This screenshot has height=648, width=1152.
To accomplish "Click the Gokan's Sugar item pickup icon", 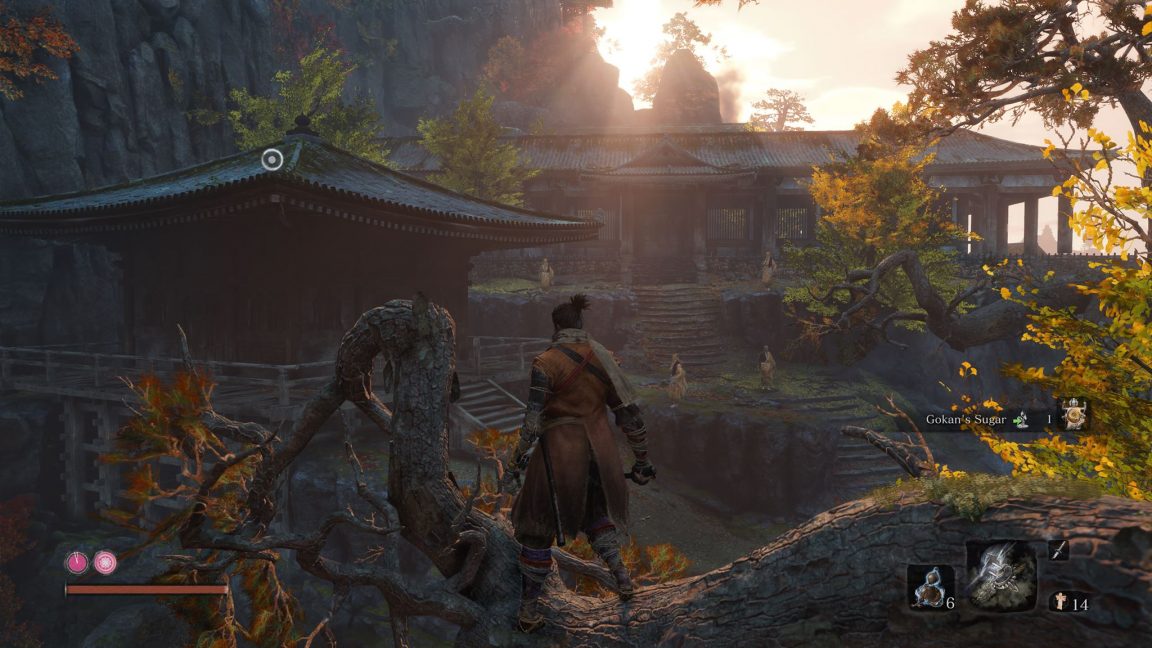I will point(1075,415).
